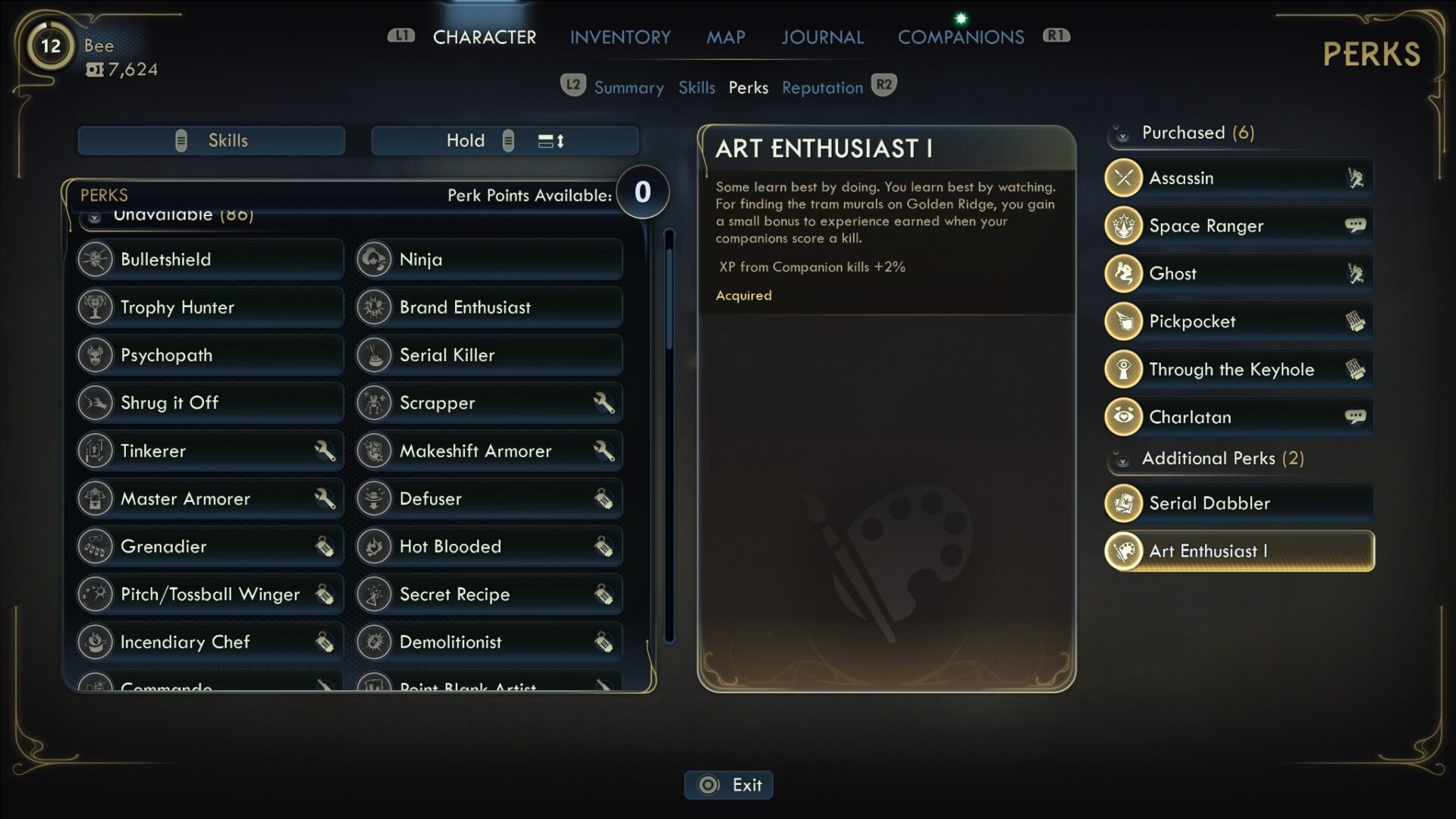Screen dimensions: 1456x819
Task: Open the Journal tab
Action: [x=822, y=37]
